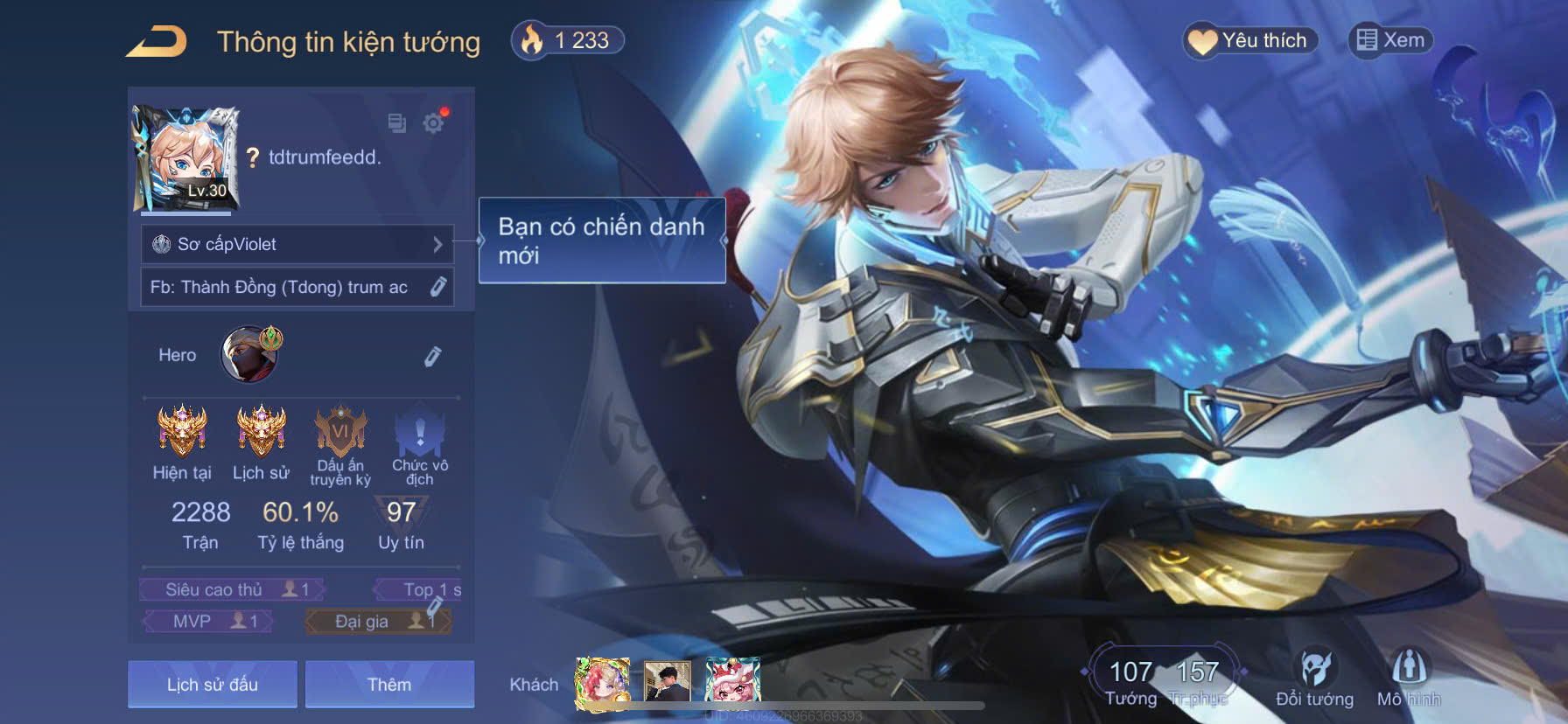Click the copy profile icon beside the gear
This screenshot has width=1568, height=724.
395,124
